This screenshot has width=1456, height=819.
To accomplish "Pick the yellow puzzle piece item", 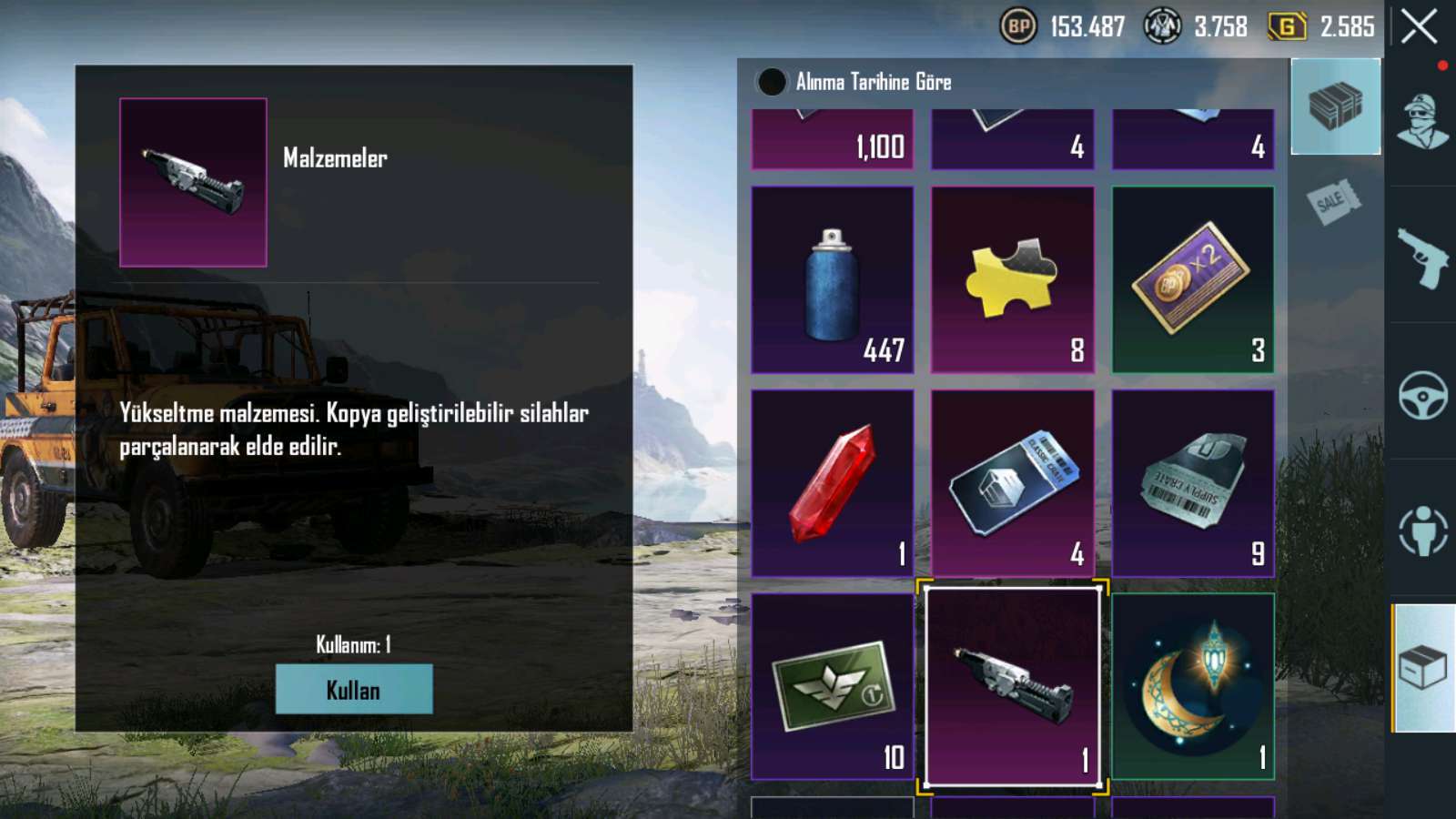I will click(1012, 280).
